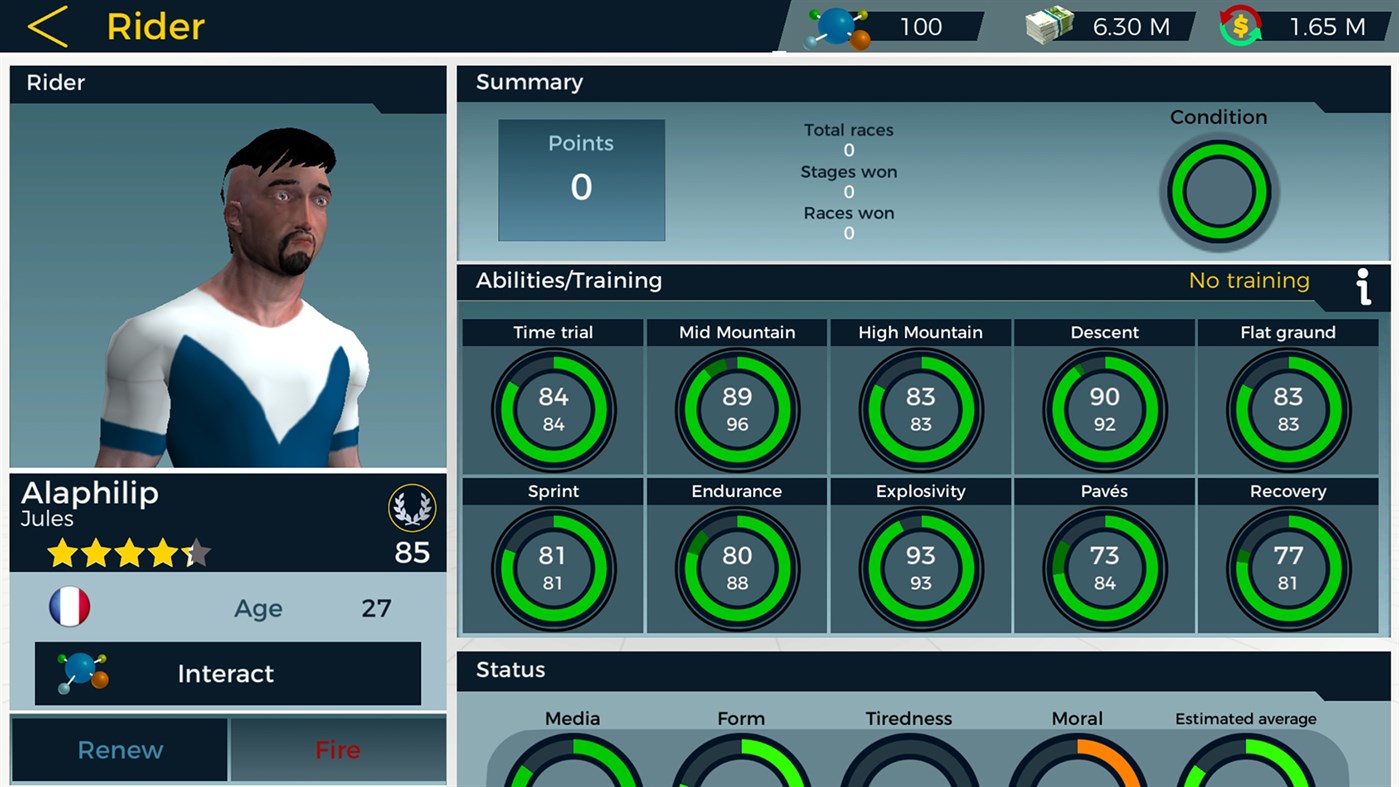The width and height of the screenshot is (1399, 787).
Task: Click the laurel wreath badge above rating 85
Action: [411, 508]
